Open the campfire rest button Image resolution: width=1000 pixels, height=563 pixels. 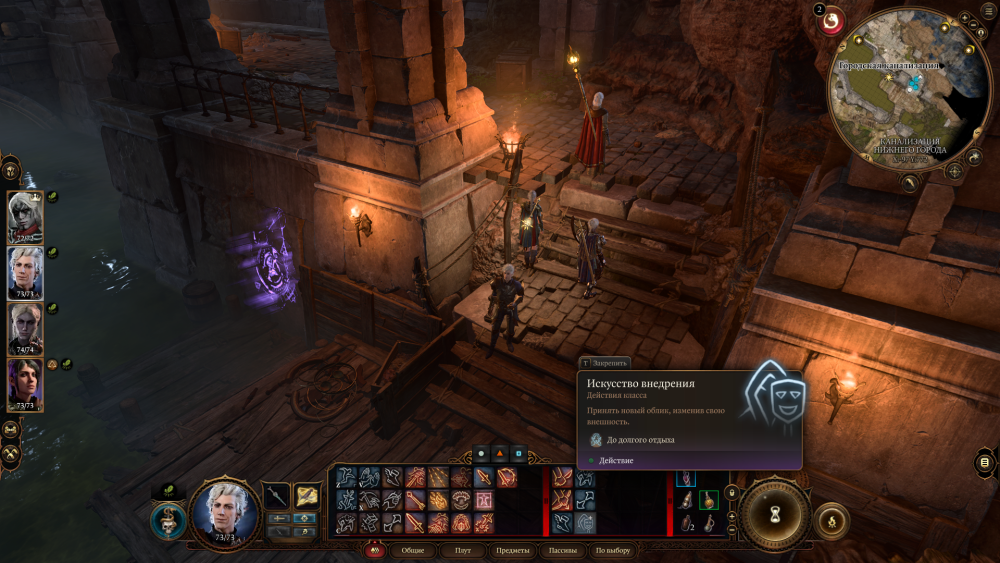(x=831, y=520)
